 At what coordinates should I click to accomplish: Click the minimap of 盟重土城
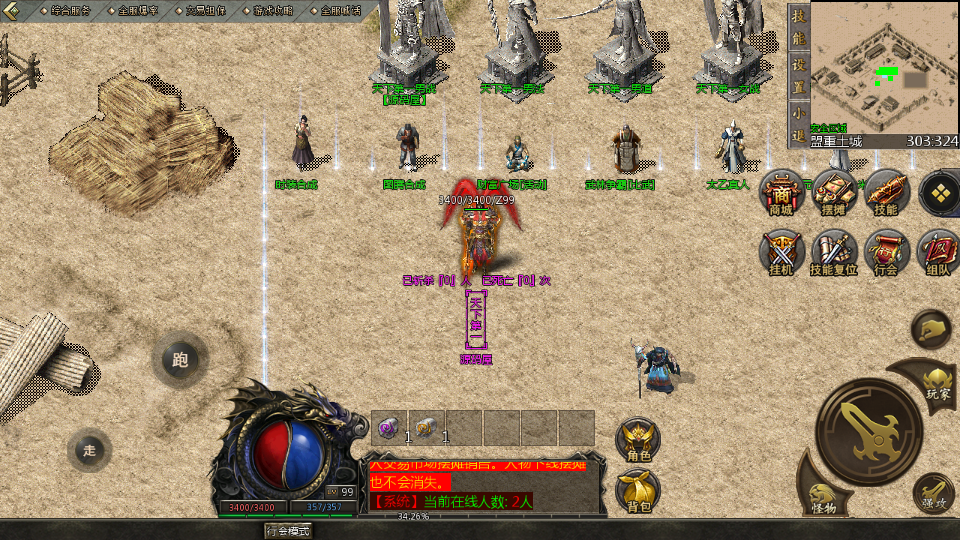tap(872, 66)
